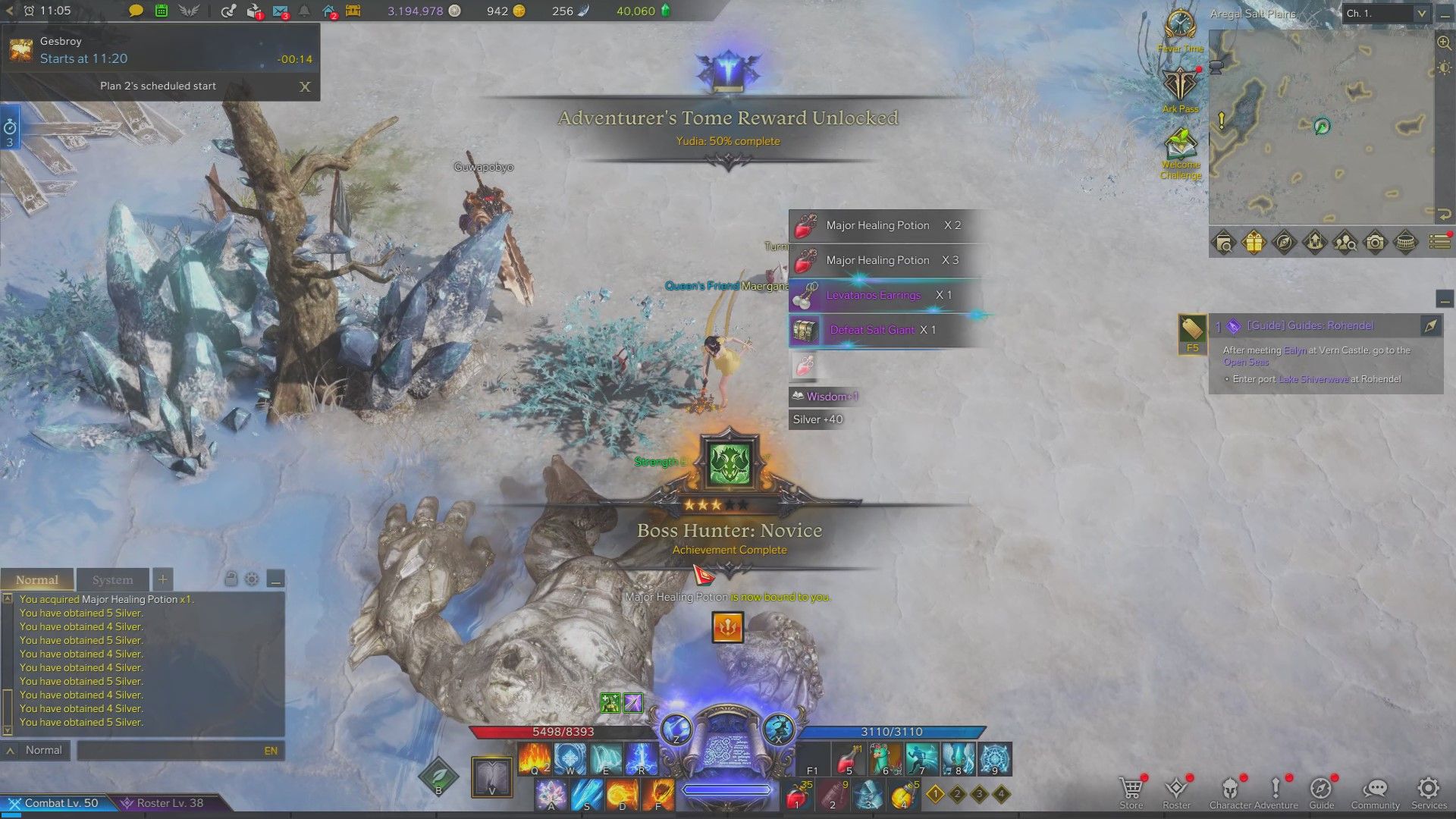
Task: Open the mail inbox from the top bar
Action: coord(279,11)
